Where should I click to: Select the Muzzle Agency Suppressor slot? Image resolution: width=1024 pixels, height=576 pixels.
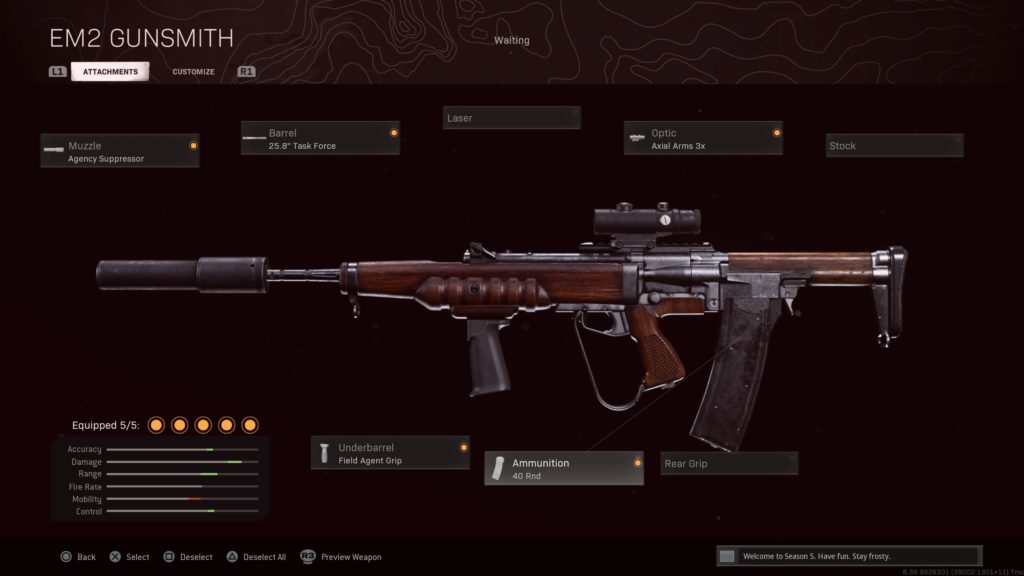point(120,151)
